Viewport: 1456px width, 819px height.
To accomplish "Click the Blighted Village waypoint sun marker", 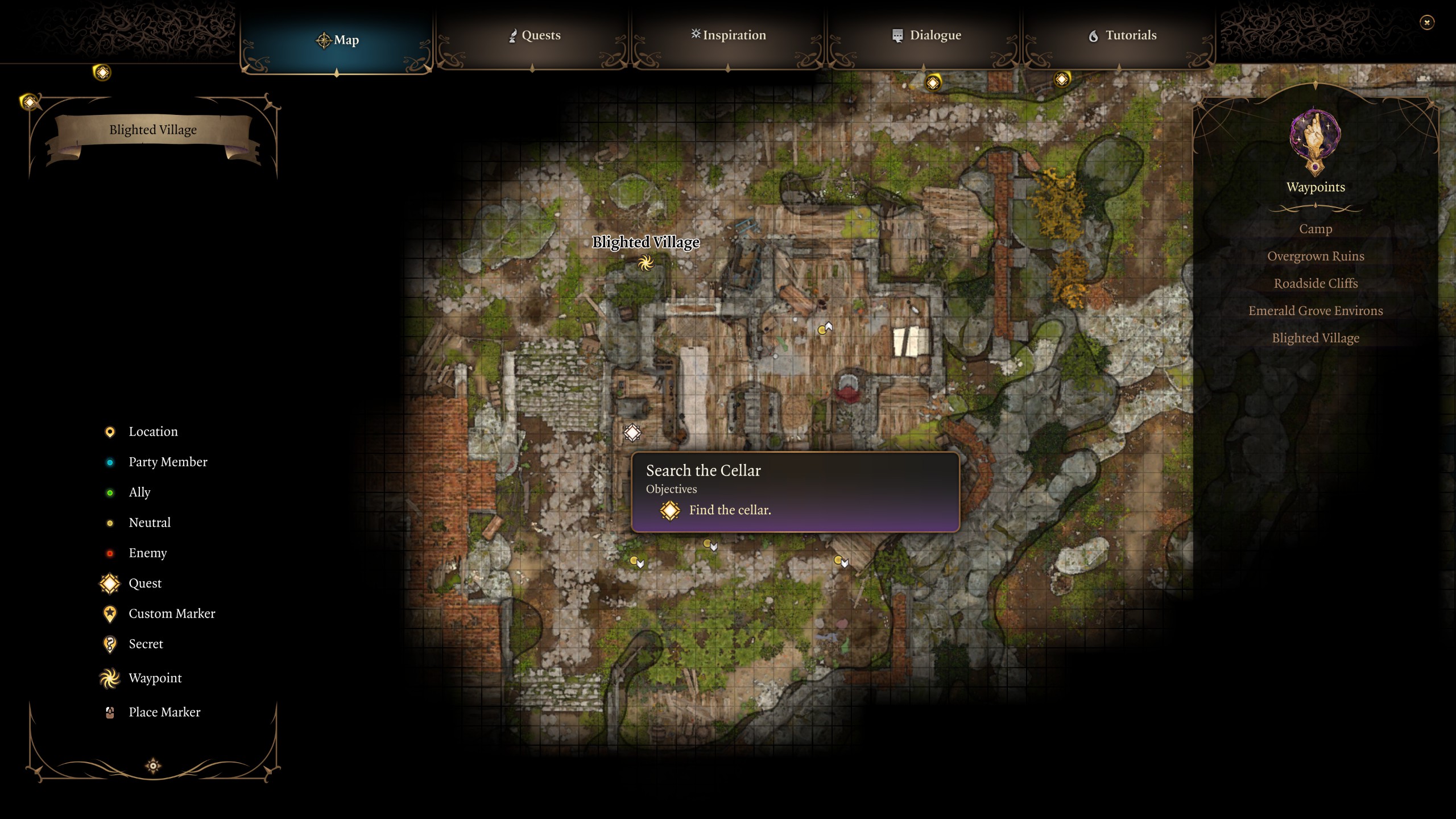I will click(646, 263).
